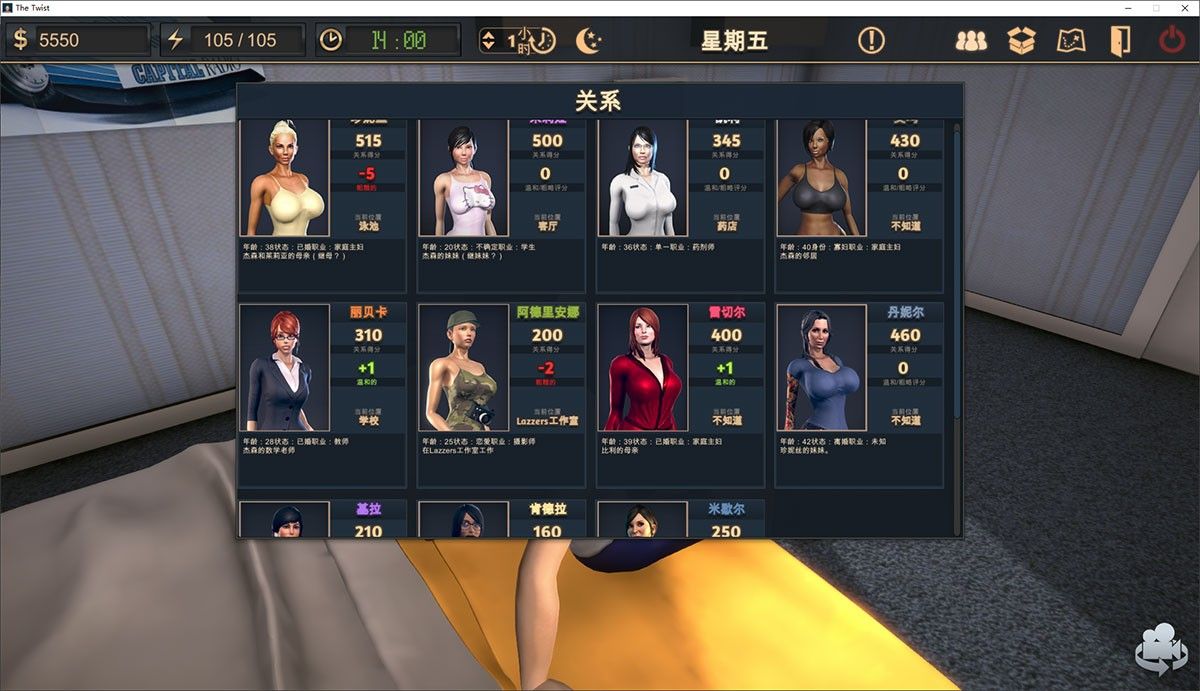Click the moon sleep icon
The width and height of the screenshot is (1200, 691).
[589, 41]
